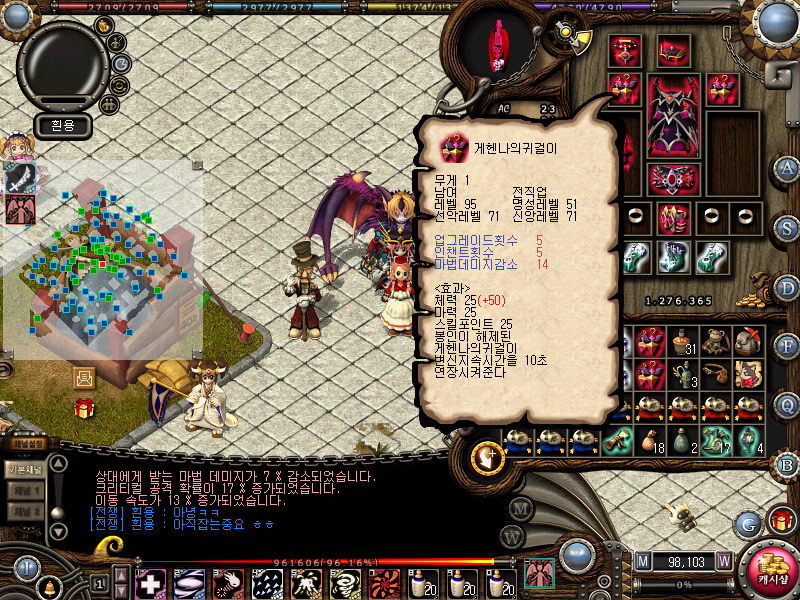Click the round Q shortcut button
This screenshot has height=600, width=800.
(787, 405)
